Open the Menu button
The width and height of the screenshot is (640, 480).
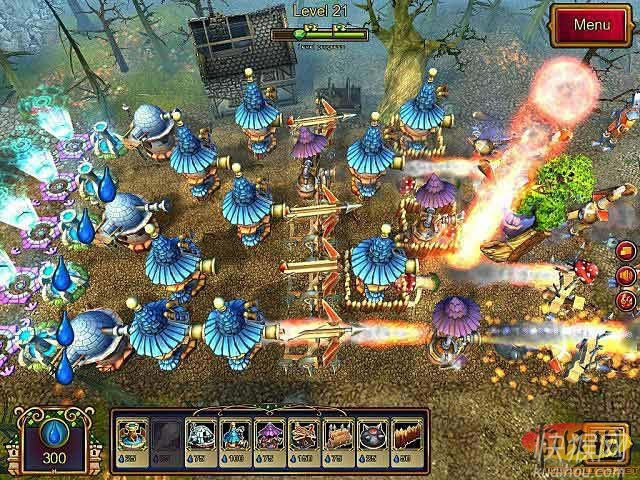click(591, 24)
